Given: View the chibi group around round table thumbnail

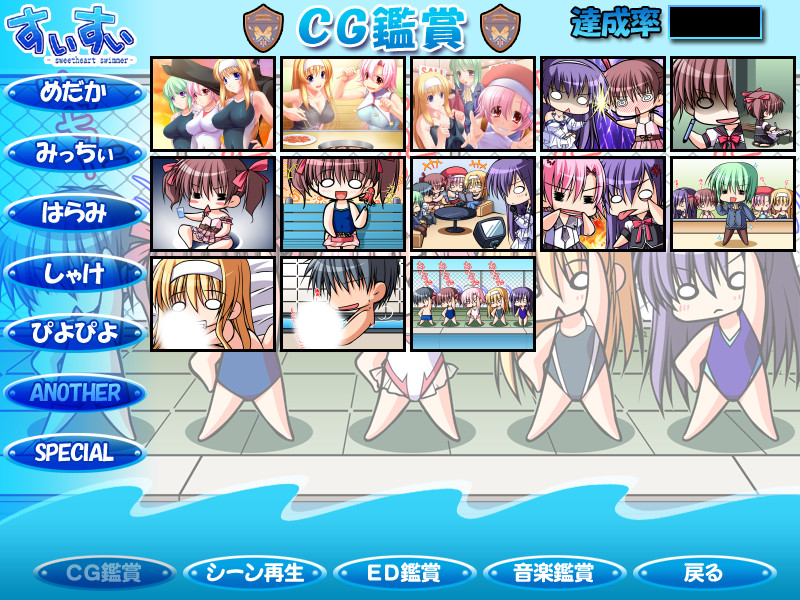Looking at the screenshot, I should pyautogui.click(x=473, y=204).
